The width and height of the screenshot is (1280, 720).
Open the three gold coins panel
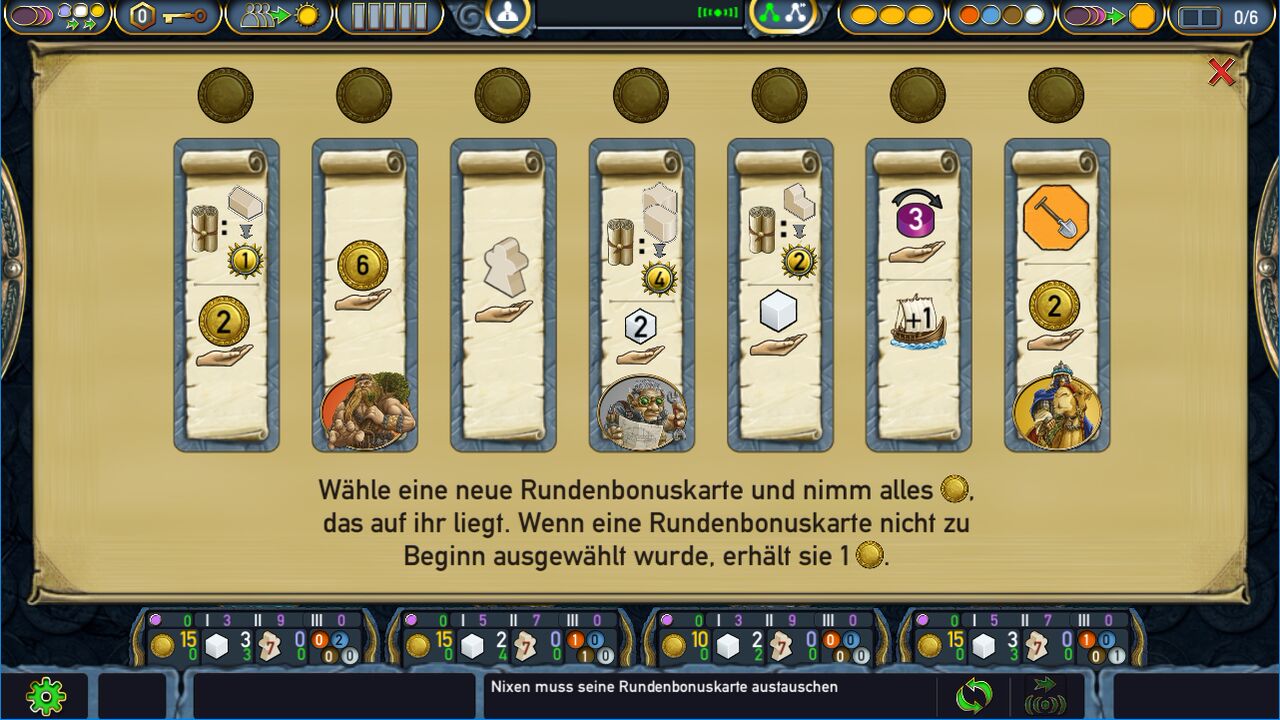click(891, 16)
